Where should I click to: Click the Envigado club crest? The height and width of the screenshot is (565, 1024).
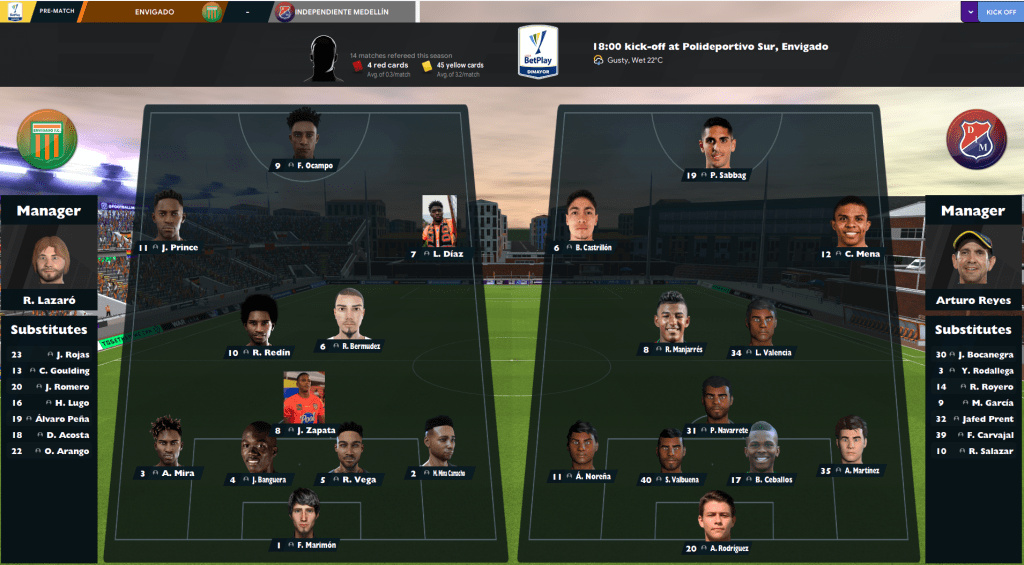pyautogui.click(x=47, y=138)
